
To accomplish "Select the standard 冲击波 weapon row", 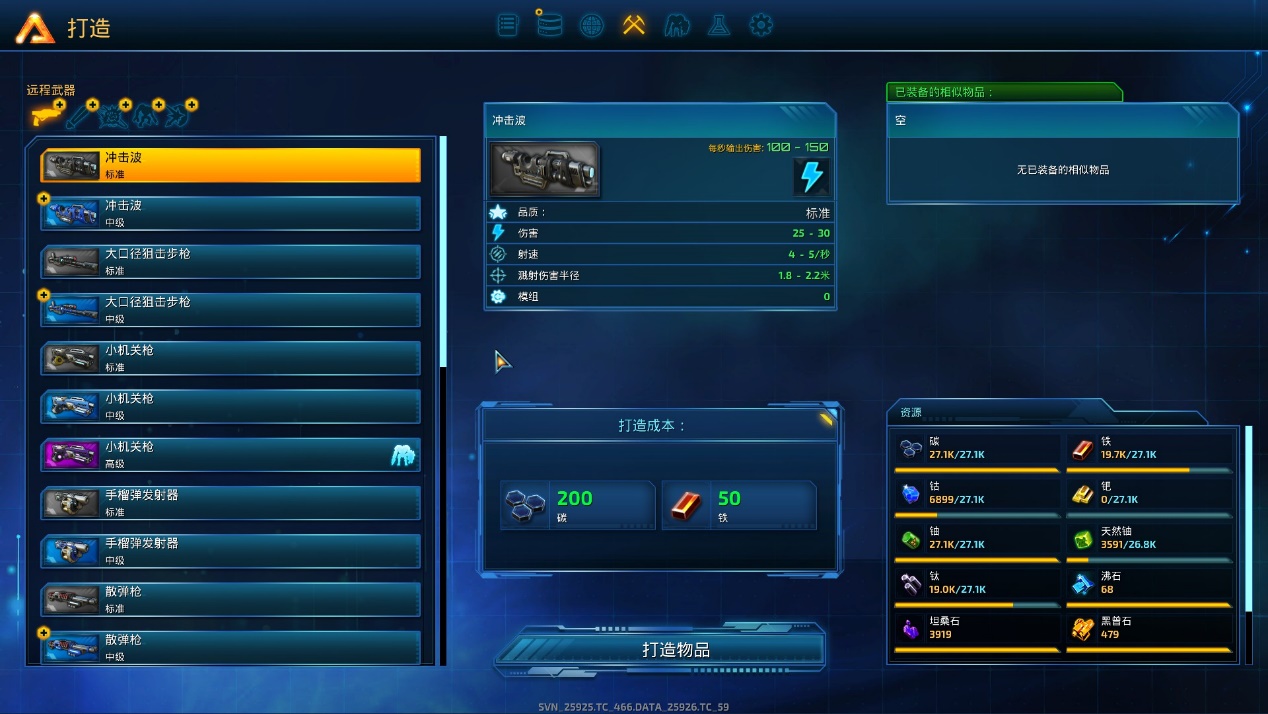I will [231, 165].
